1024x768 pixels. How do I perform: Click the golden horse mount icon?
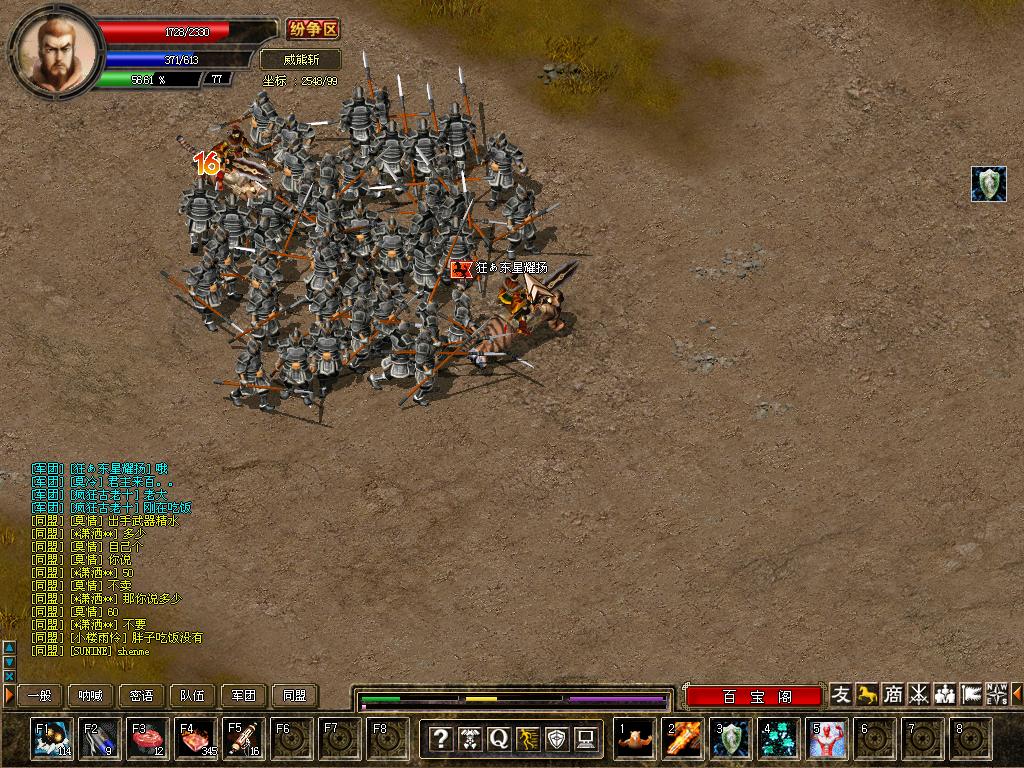pyautogui.click(x=867, y=694)
